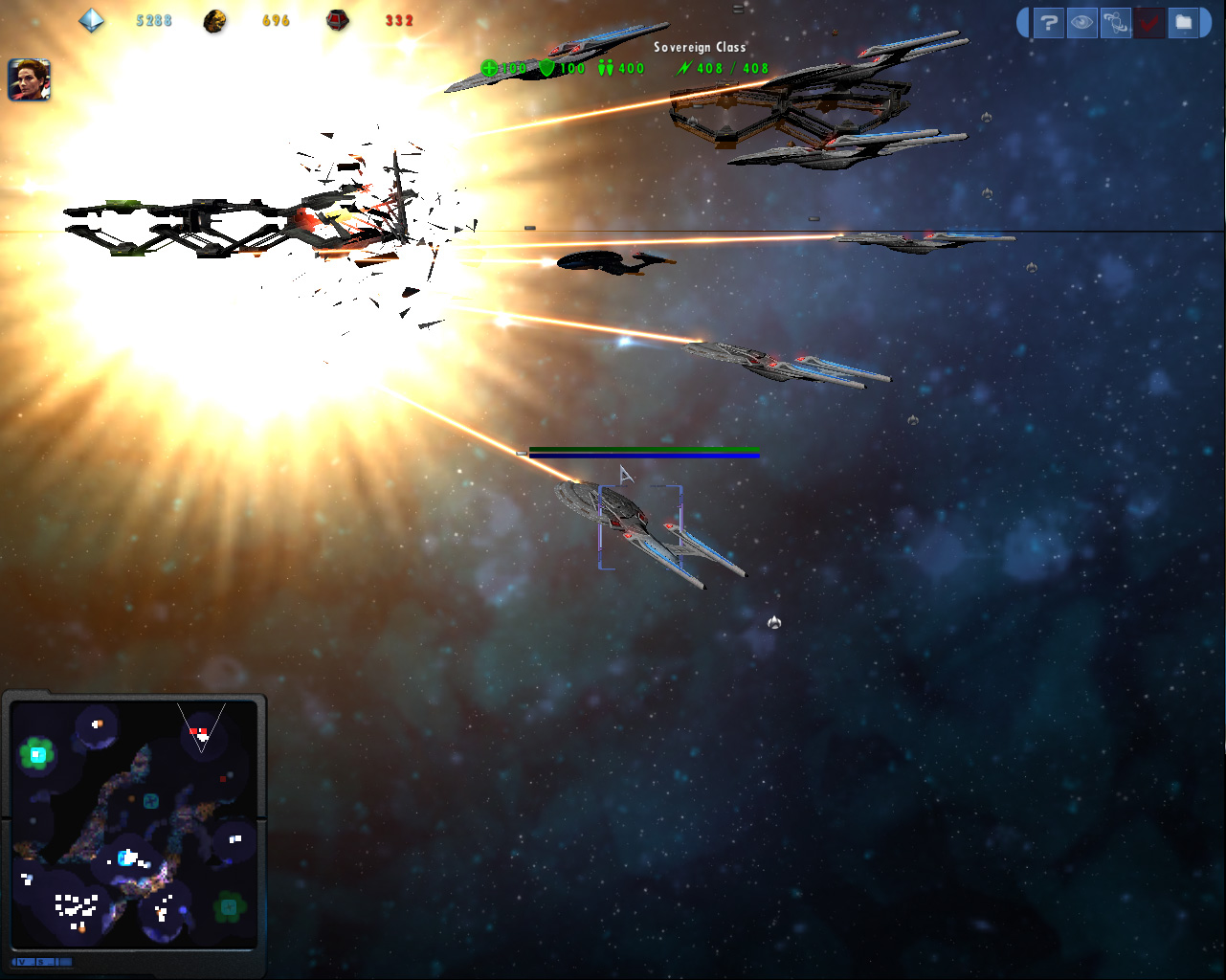
Task: Jump the minimap view to the central station
Action: point(126,857)
